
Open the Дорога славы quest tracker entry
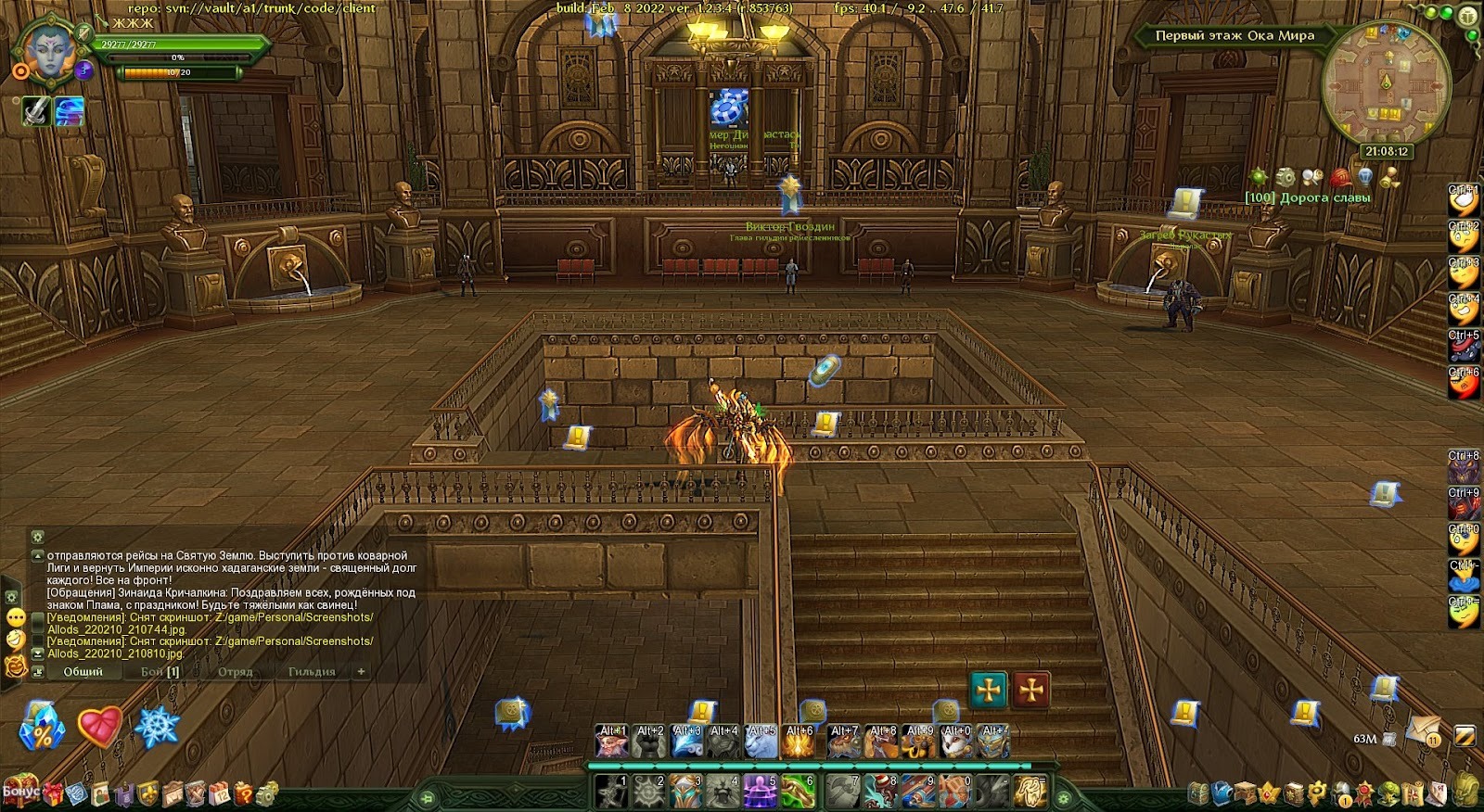pyautogui.click(x=1308, y=197)
